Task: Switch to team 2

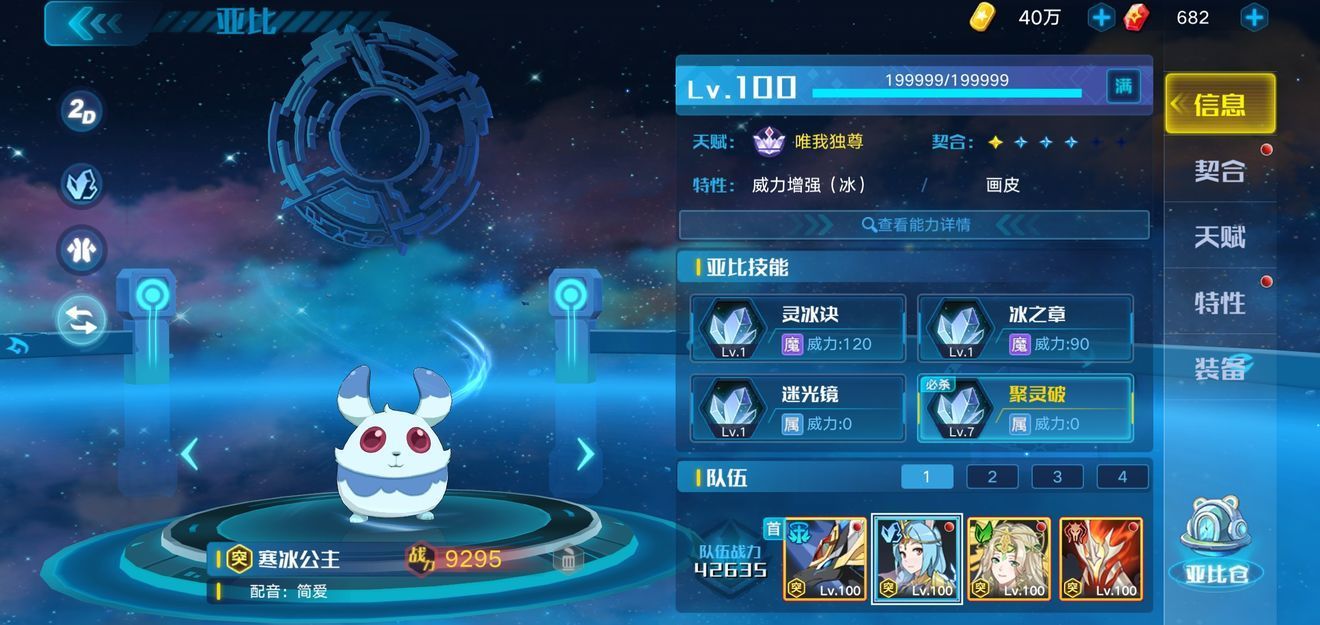Action: [991, 477]
